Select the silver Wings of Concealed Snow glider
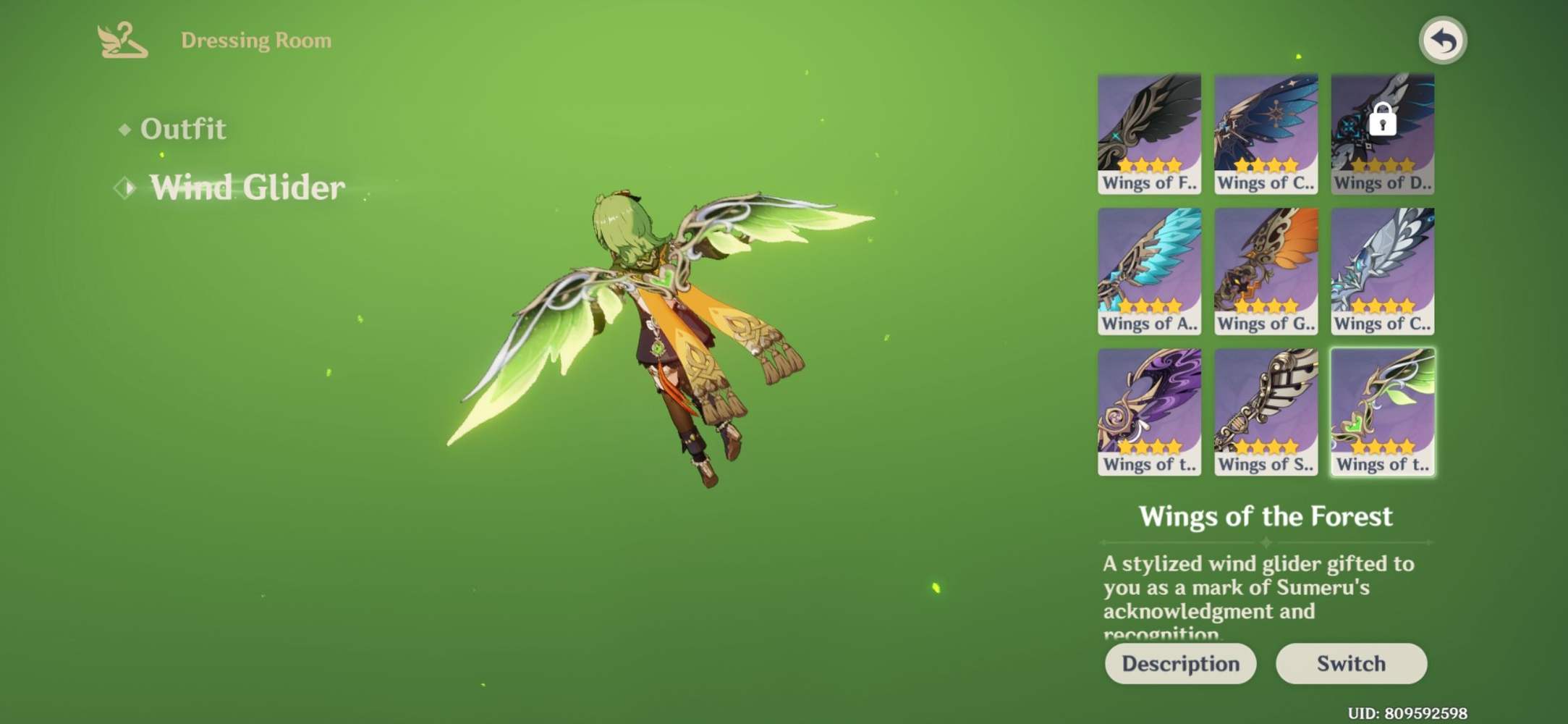This screenshot has height=724, width=1568. click(x=1381, y=268)
